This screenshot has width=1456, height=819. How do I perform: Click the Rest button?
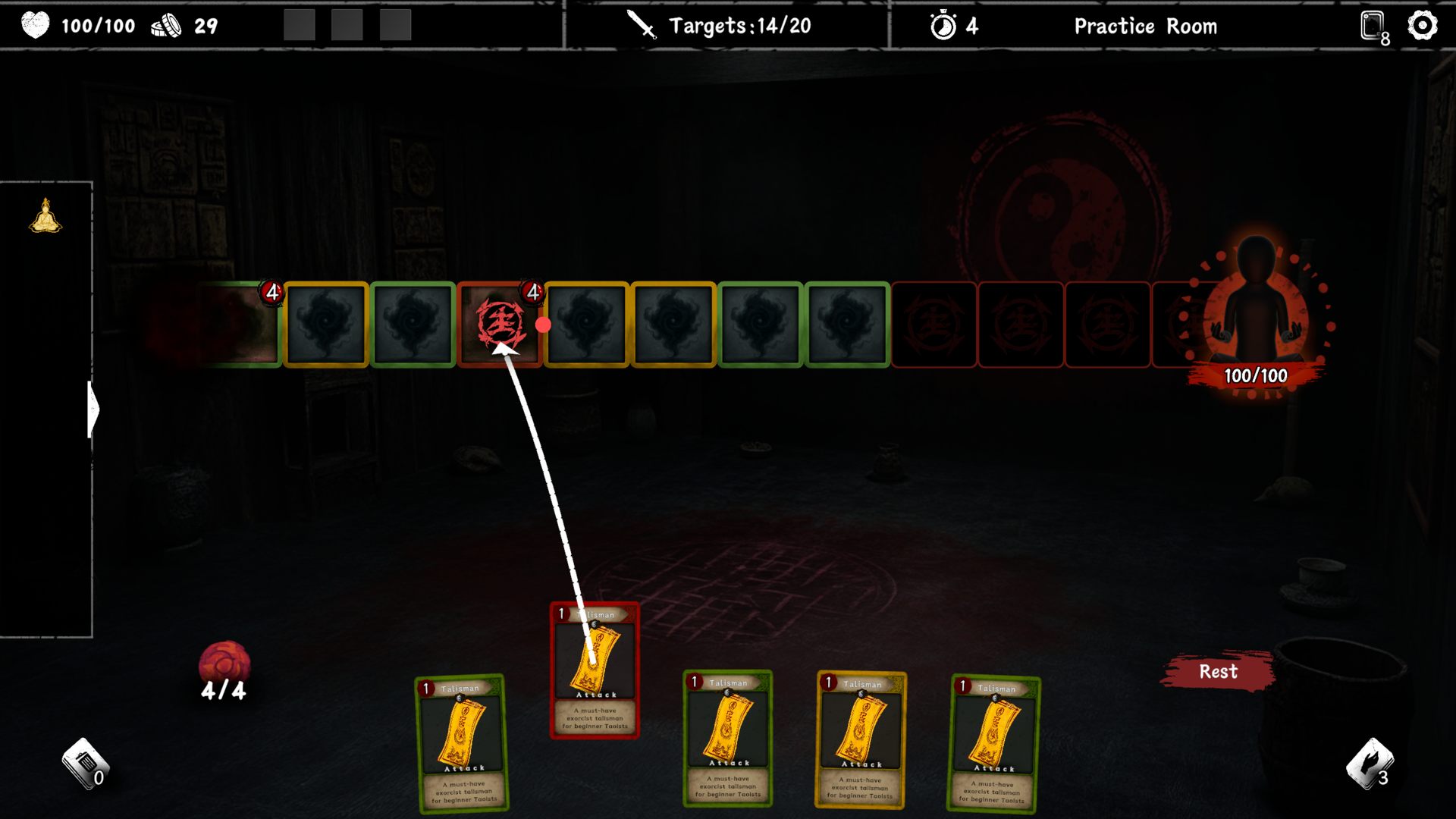point(1218,672)
